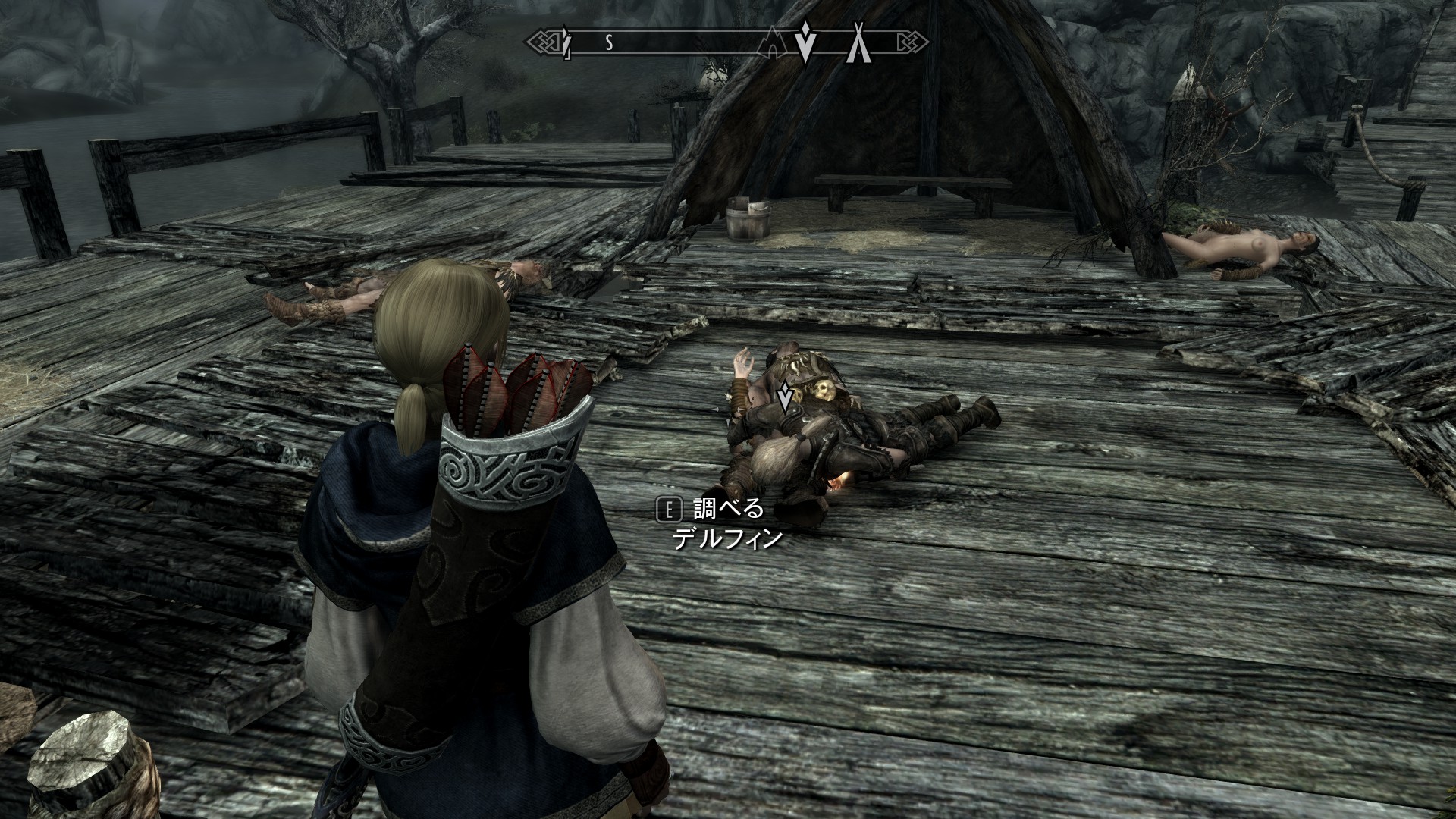Click the quest arrow floating above Delphine's body

[785, 395]
